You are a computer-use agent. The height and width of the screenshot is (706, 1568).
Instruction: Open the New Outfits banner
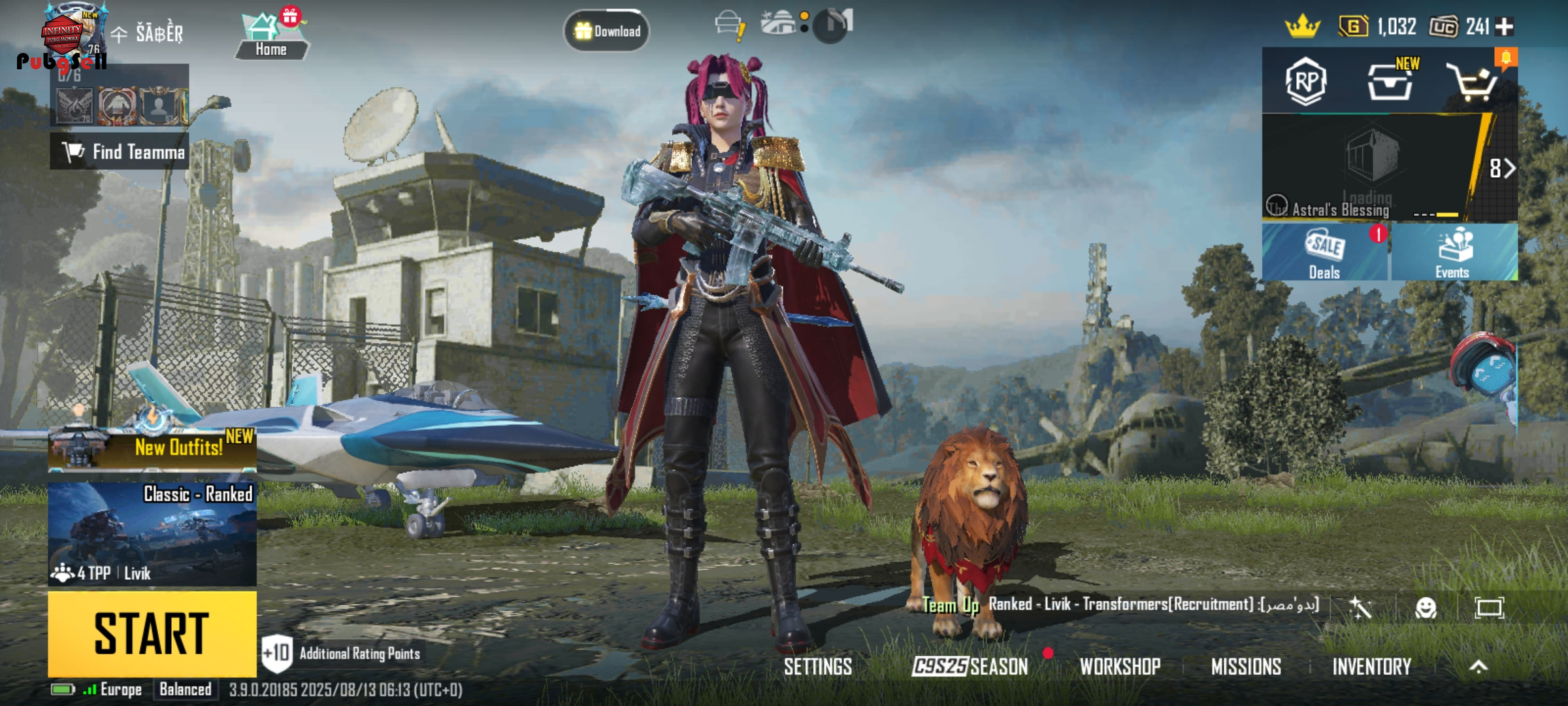click(153, 448)
